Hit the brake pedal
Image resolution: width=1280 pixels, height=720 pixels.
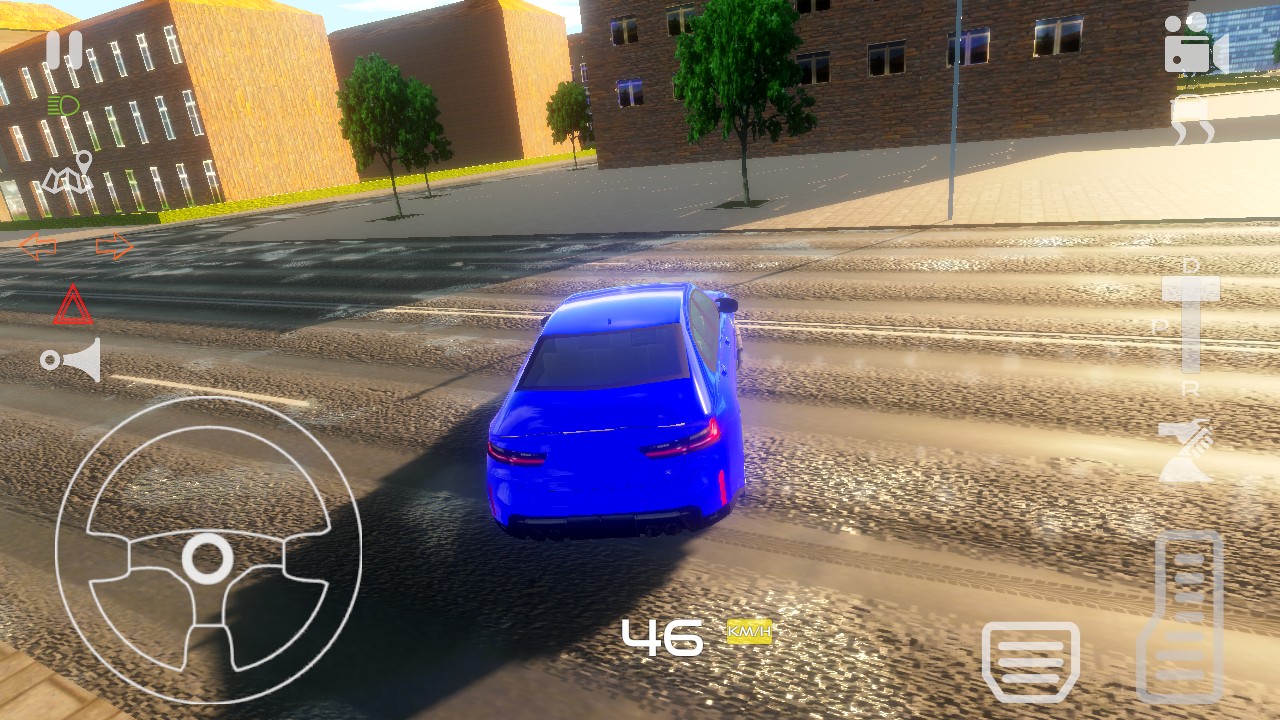click(1031, 661)
